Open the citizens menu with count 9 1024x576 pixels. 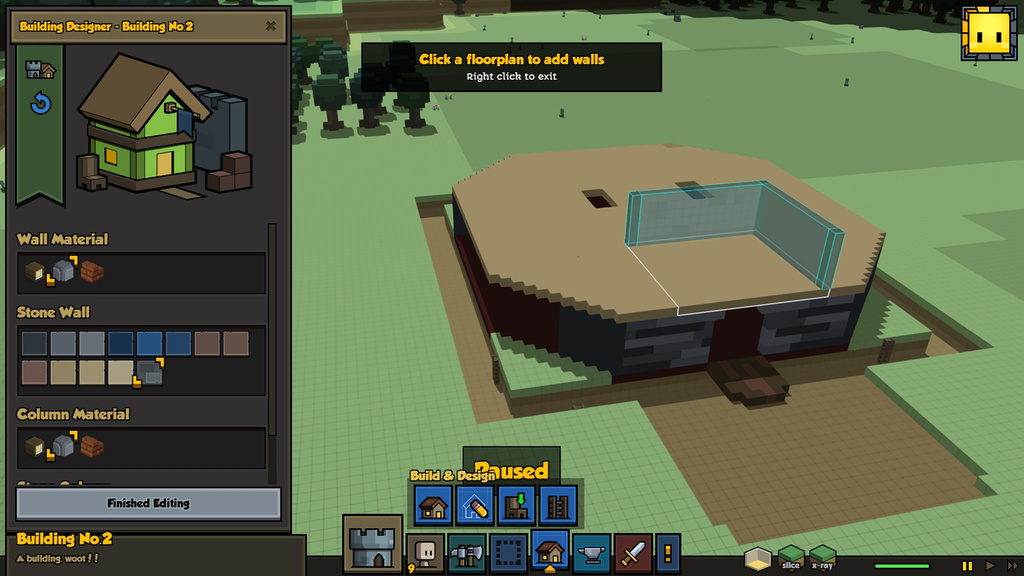(425, 552)
